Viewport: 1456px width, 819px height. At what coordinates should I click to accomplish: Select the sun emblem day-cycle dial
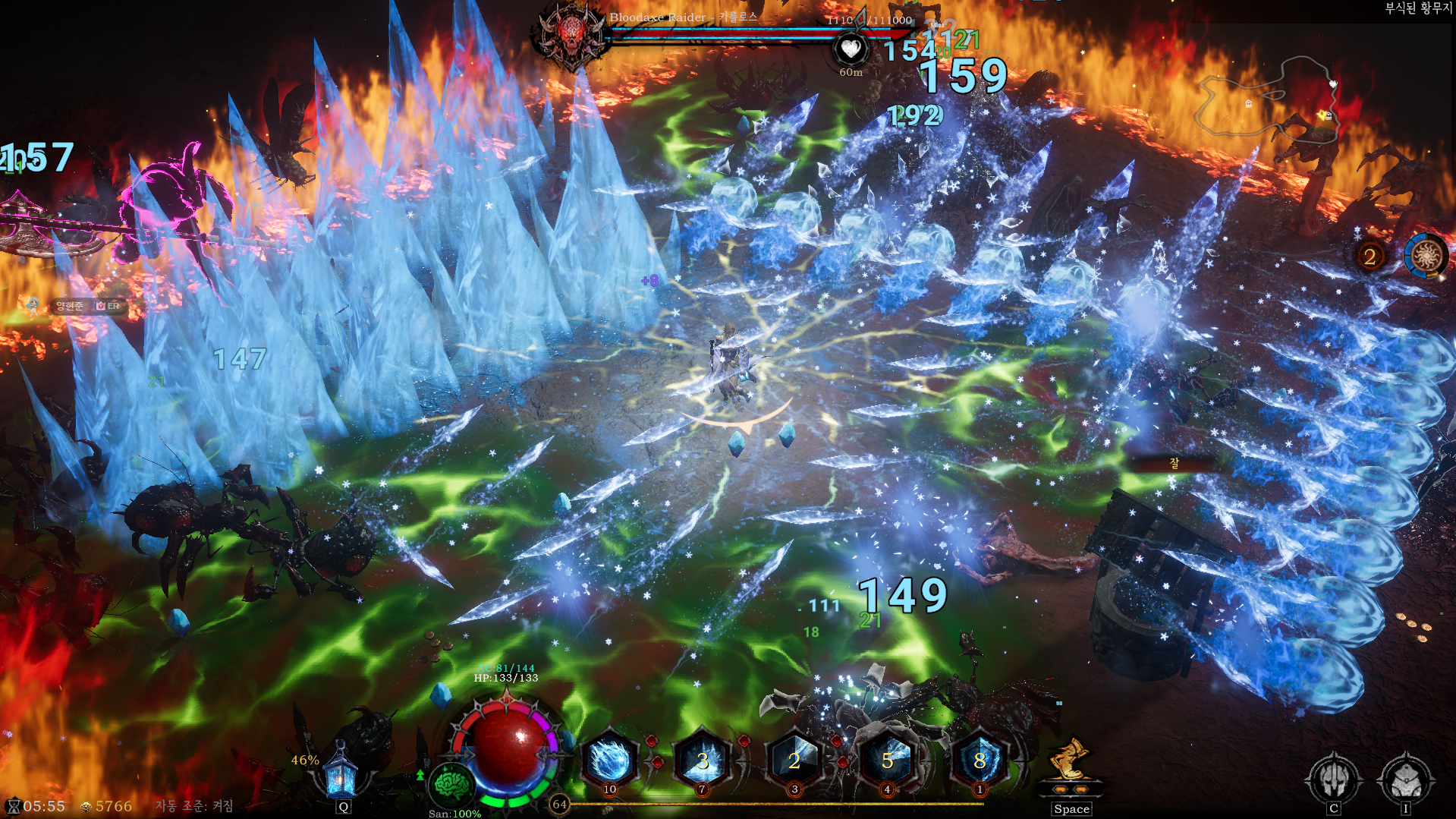pos(1426,256)
